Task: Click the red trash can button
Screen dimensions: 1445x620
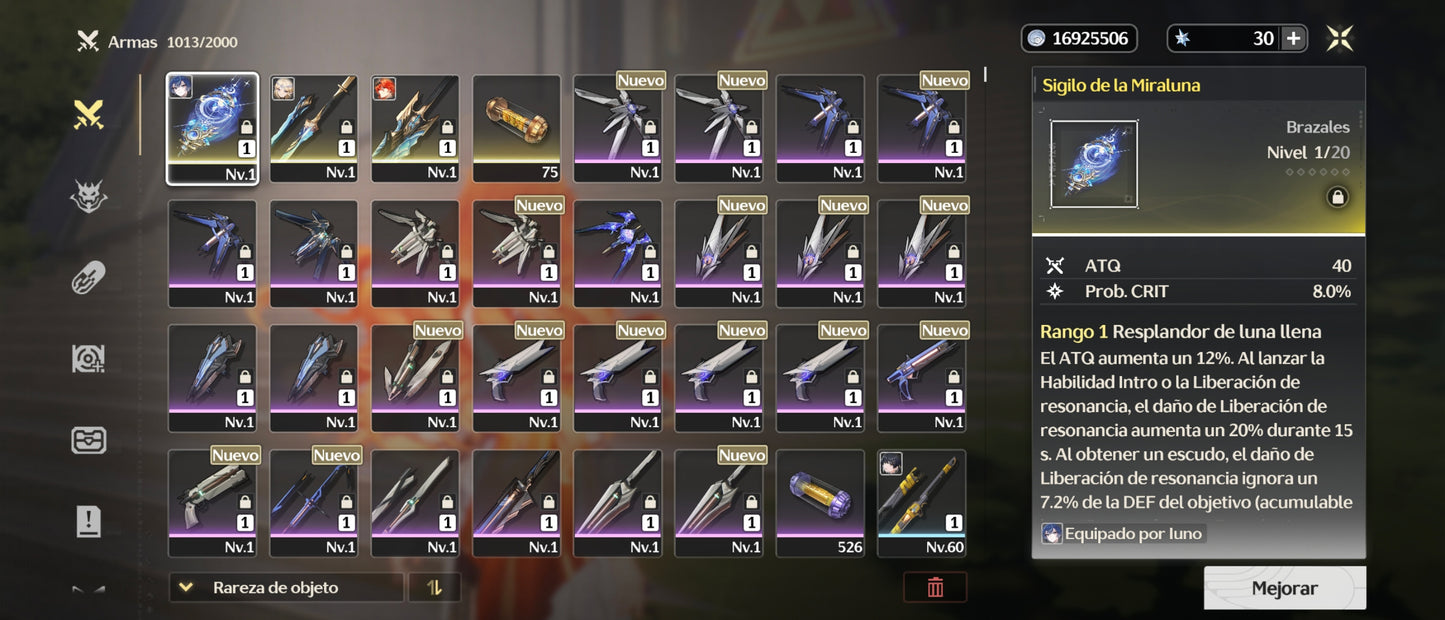Action: click(935, 588)
